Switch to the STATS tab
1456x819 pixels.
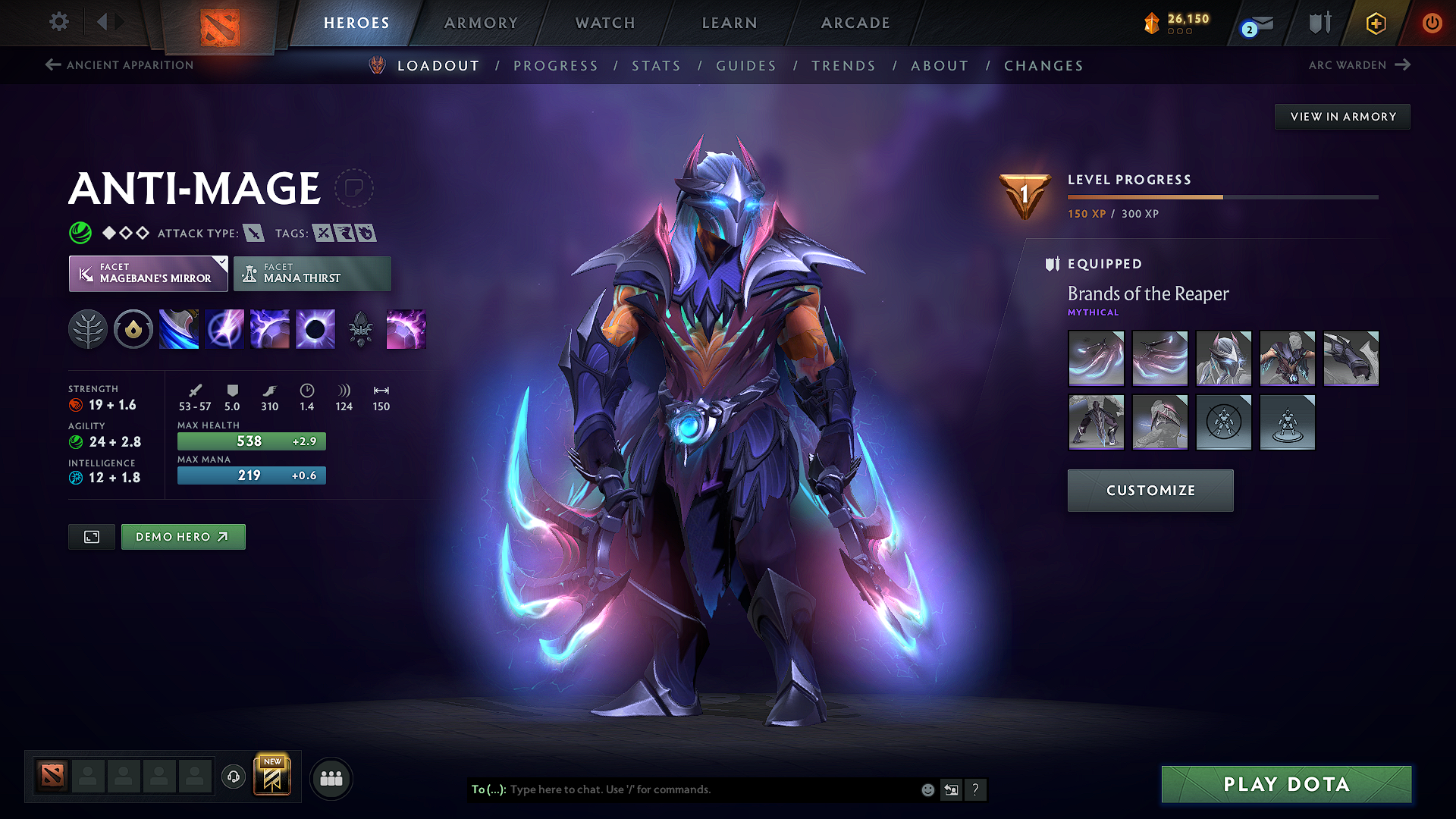coord(657,65)
